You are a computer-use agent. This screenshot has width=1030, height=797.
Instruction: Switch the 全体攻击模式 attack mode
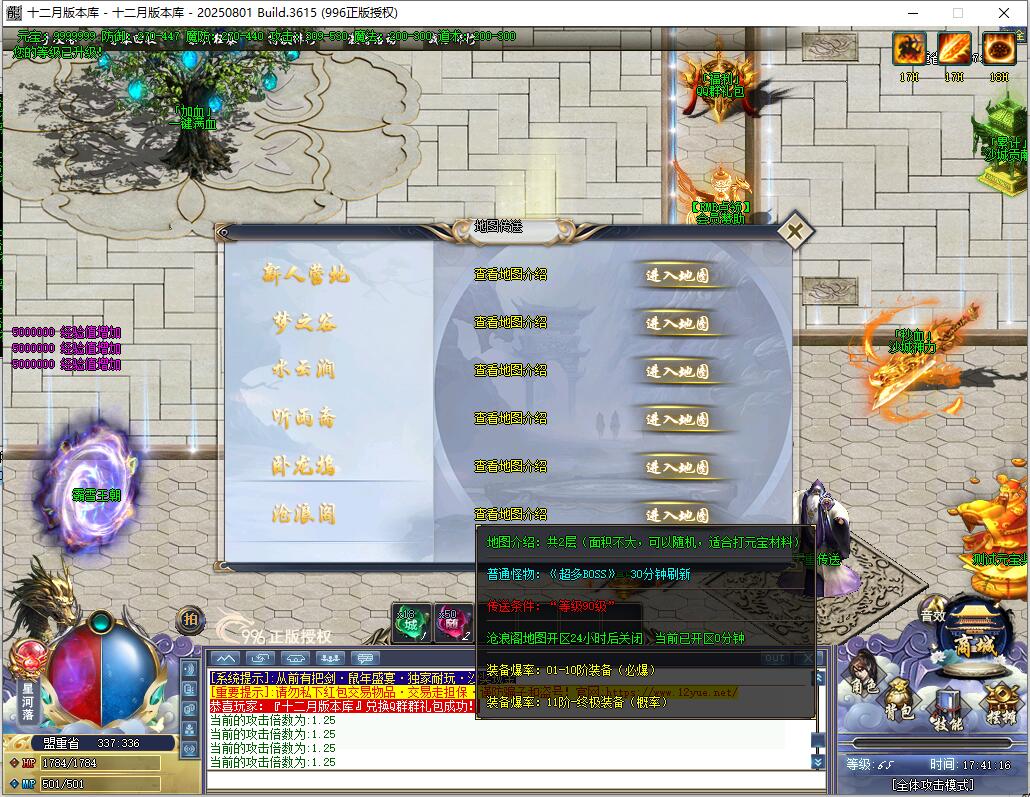pos(929,784)
